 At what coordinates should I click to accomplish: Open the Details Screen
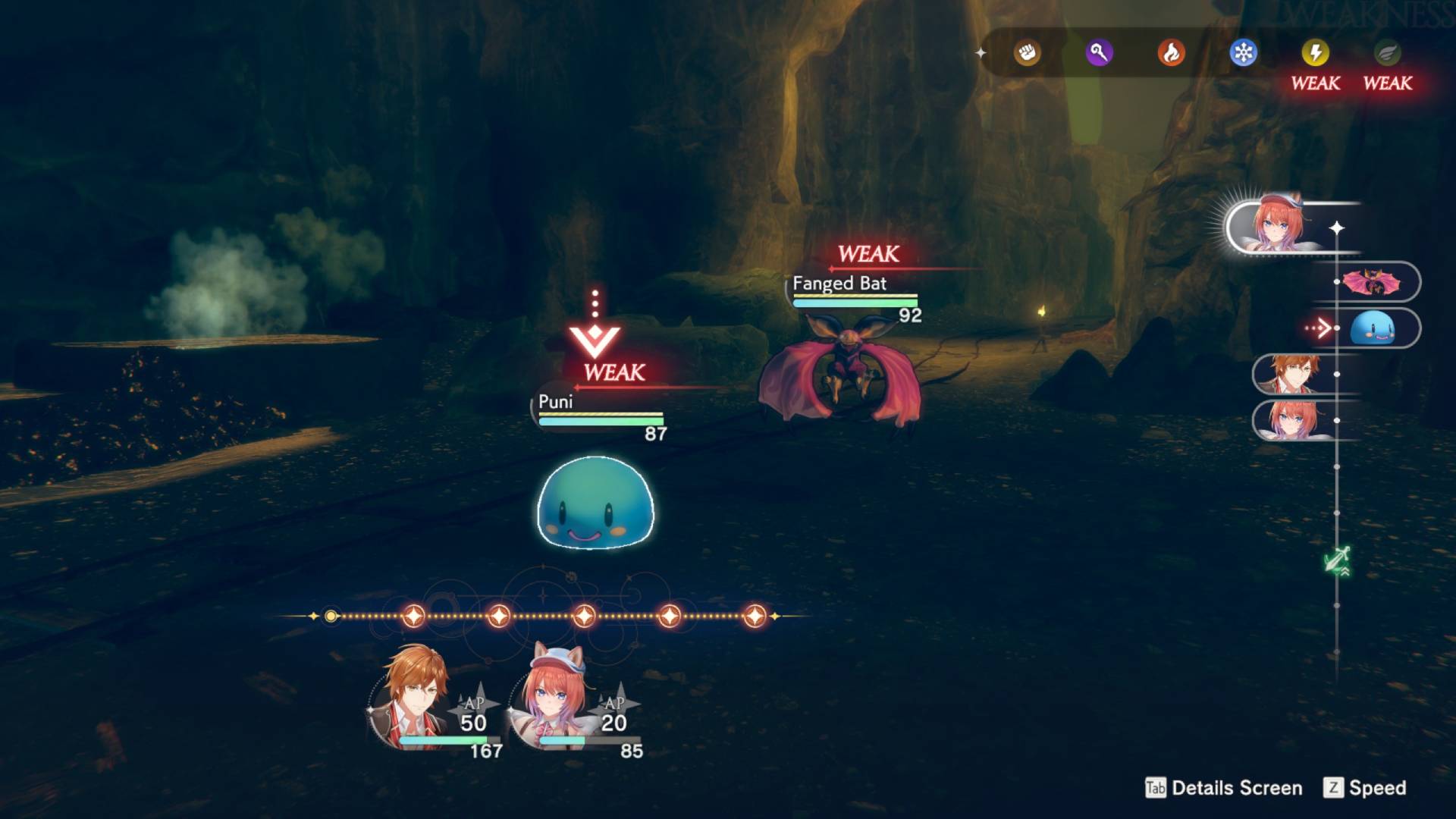1224,788
